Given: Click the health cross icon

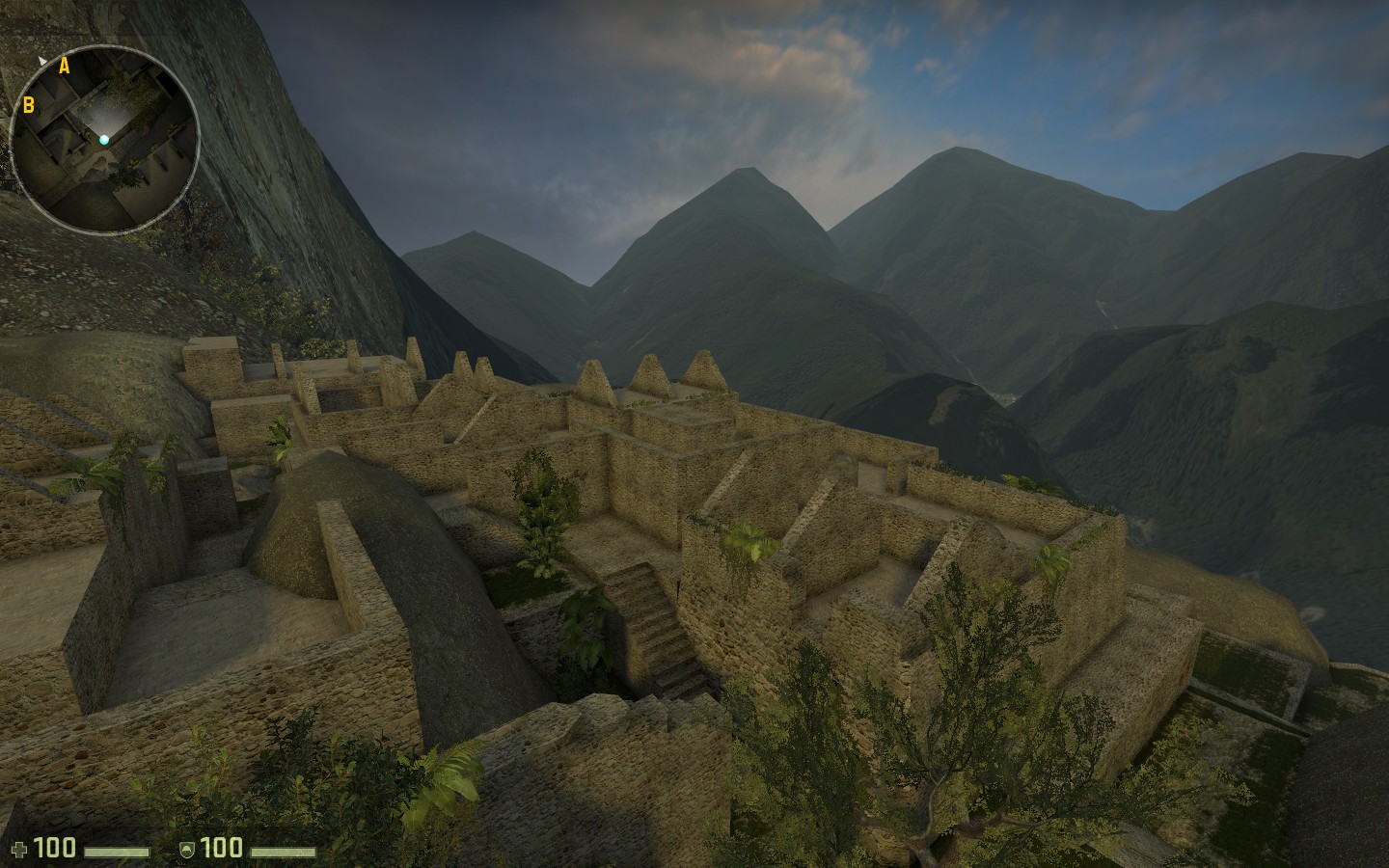Looking at the screenshot, I should point(19,848).
